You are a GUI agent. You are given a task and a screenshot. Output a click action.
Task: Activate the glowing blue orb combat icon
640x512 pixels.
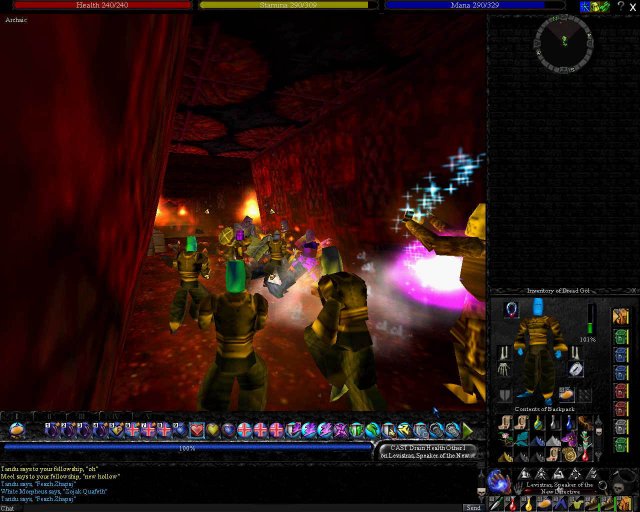point(498,482)
